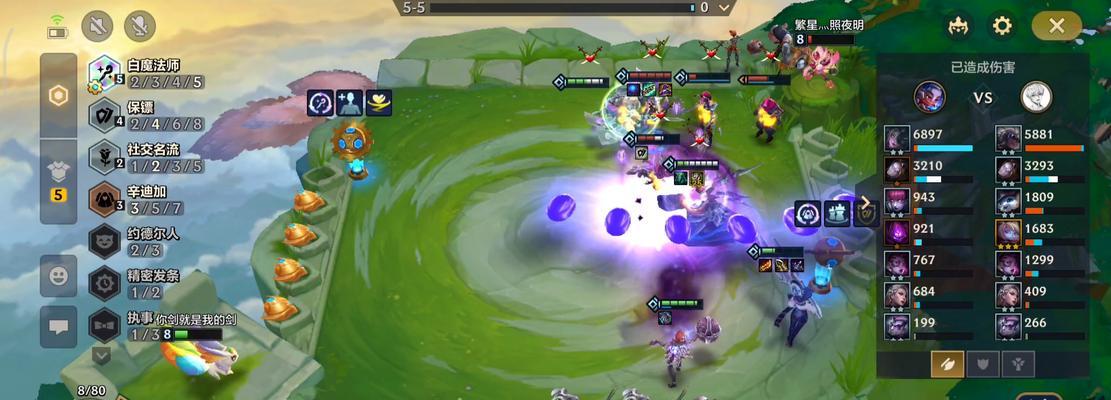
Task: Switch to the damage dealt tab
Action: pos(947,364)
